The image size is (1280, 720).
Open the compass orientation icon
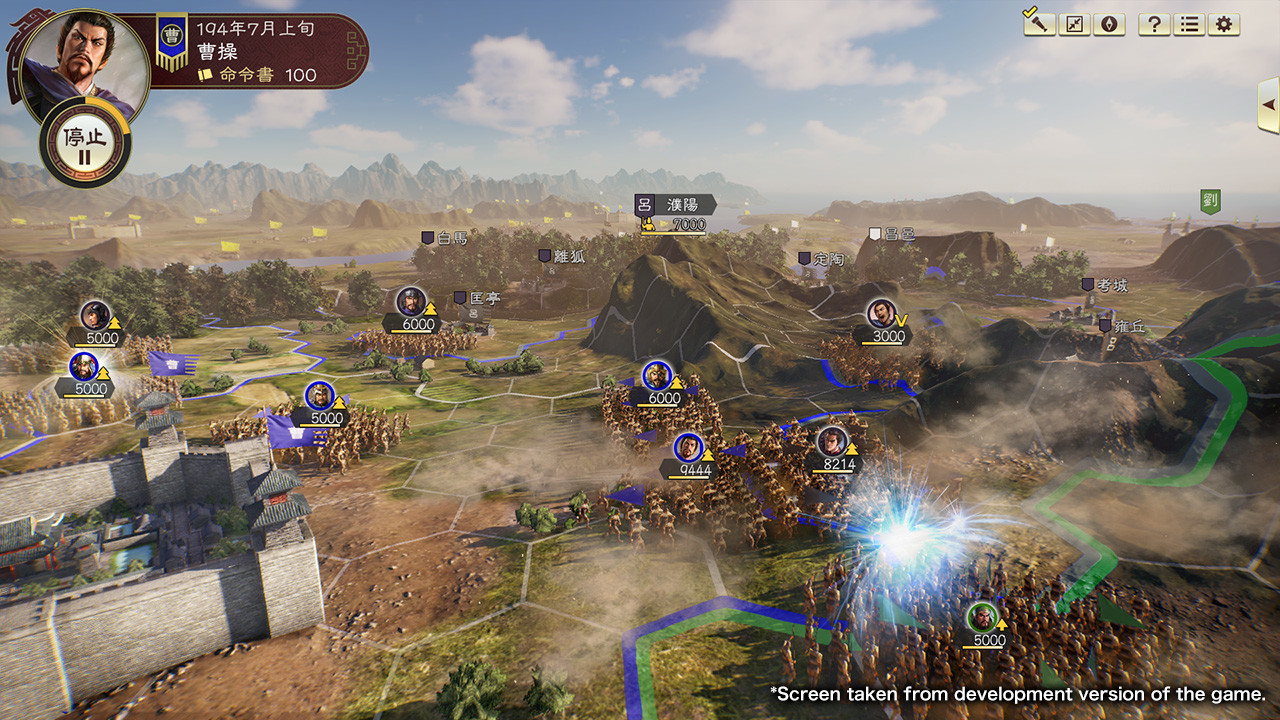point(1112,24)
